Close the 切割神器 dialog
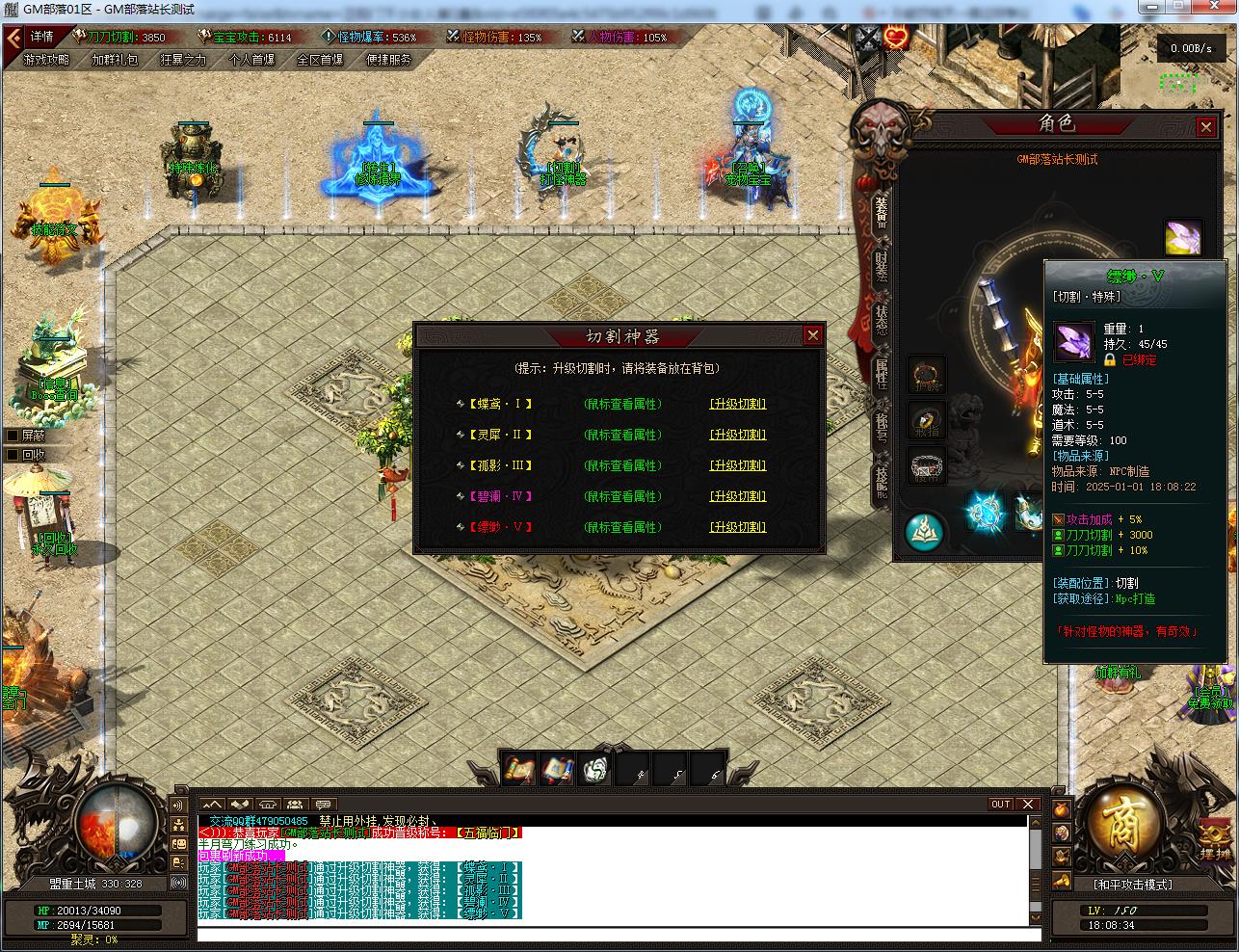This screenshot has width=1239, height=952. [813, 335]
